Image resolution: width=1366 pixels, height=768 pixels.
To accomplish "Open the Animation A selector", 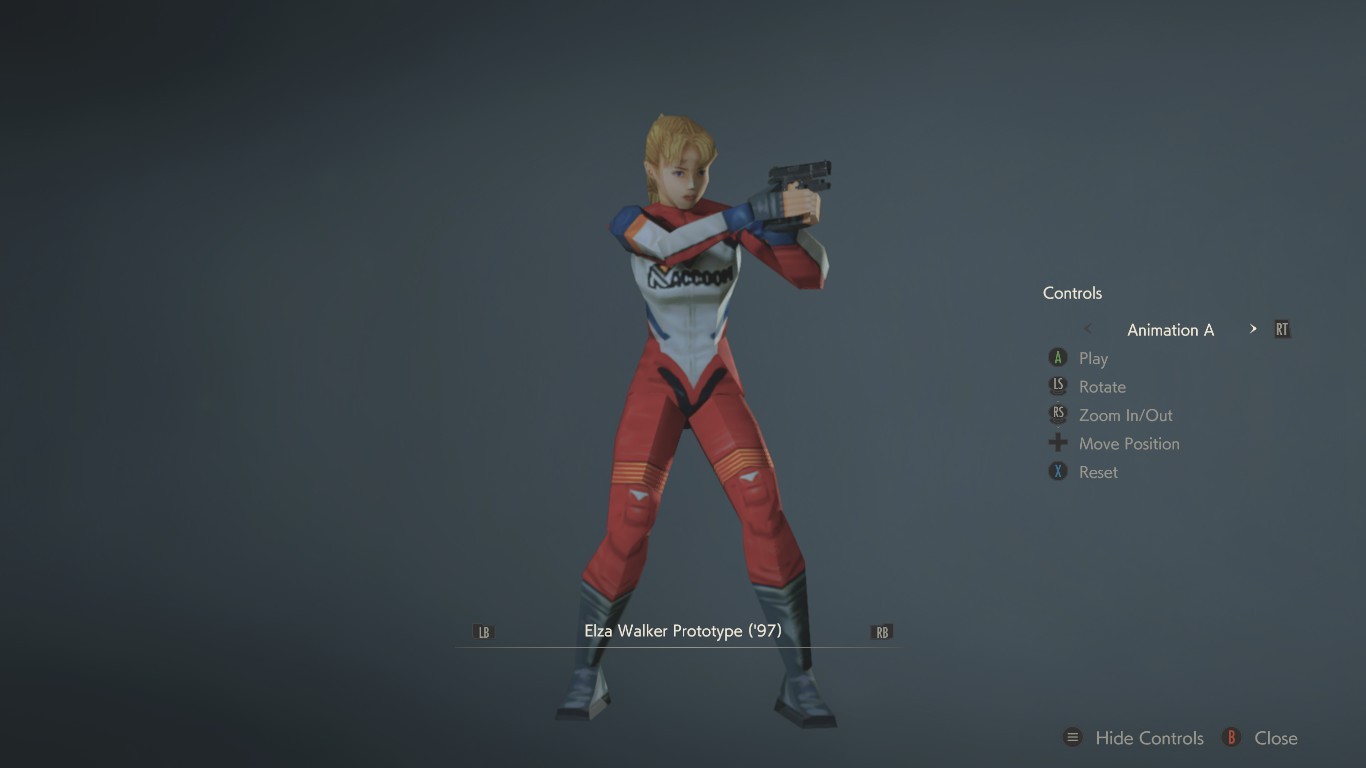I will [1170, 329].
